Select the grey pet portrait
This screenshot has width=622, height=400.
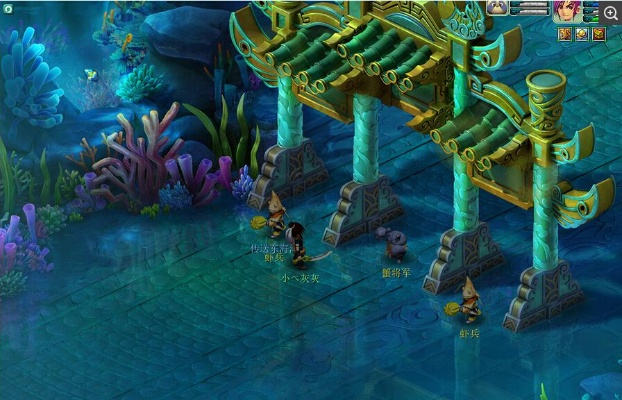(x=497, y=8)
